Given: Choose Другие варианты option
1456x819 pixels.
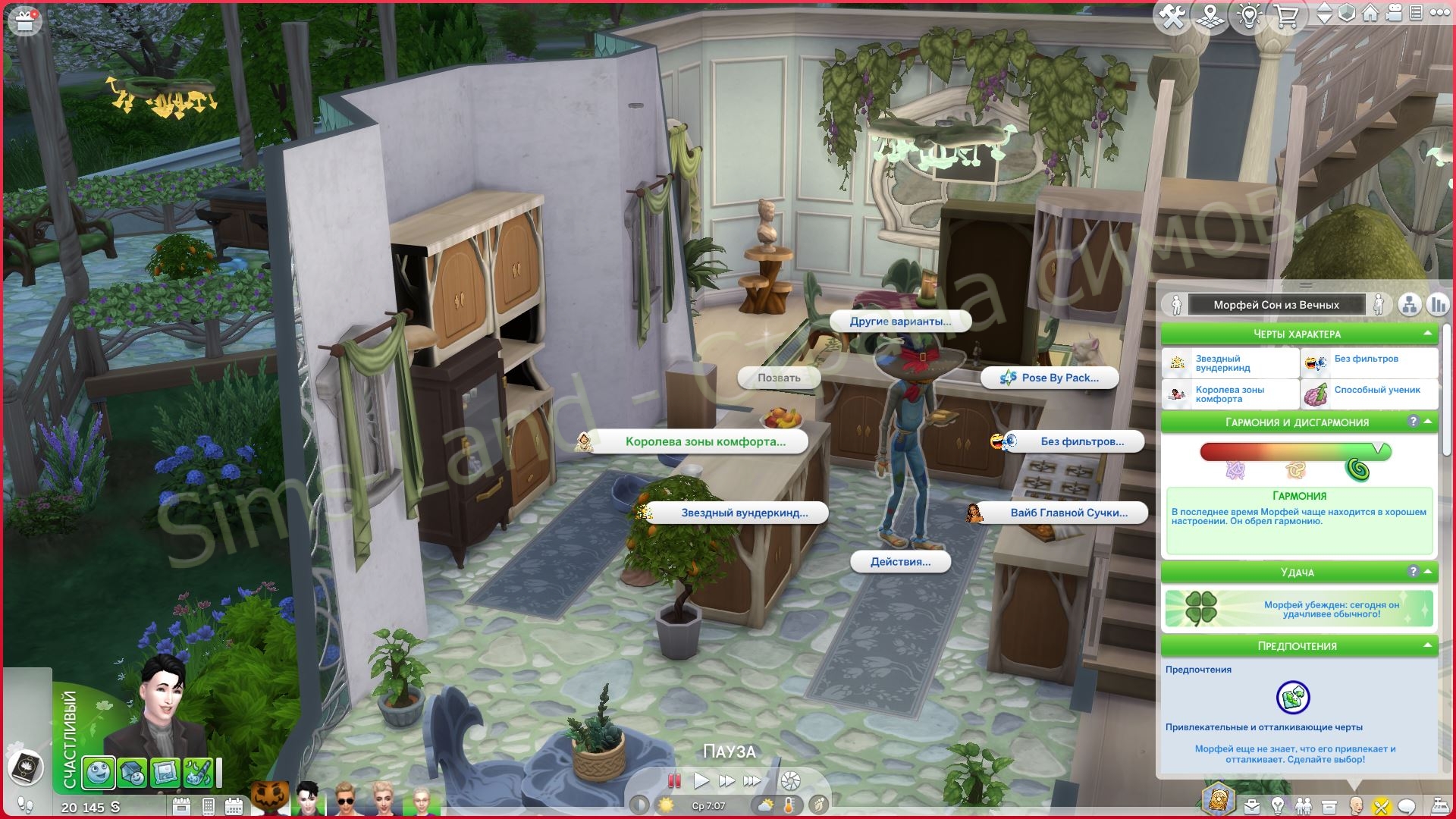Looking at the screenshot, I should click(x=900, y=322).
